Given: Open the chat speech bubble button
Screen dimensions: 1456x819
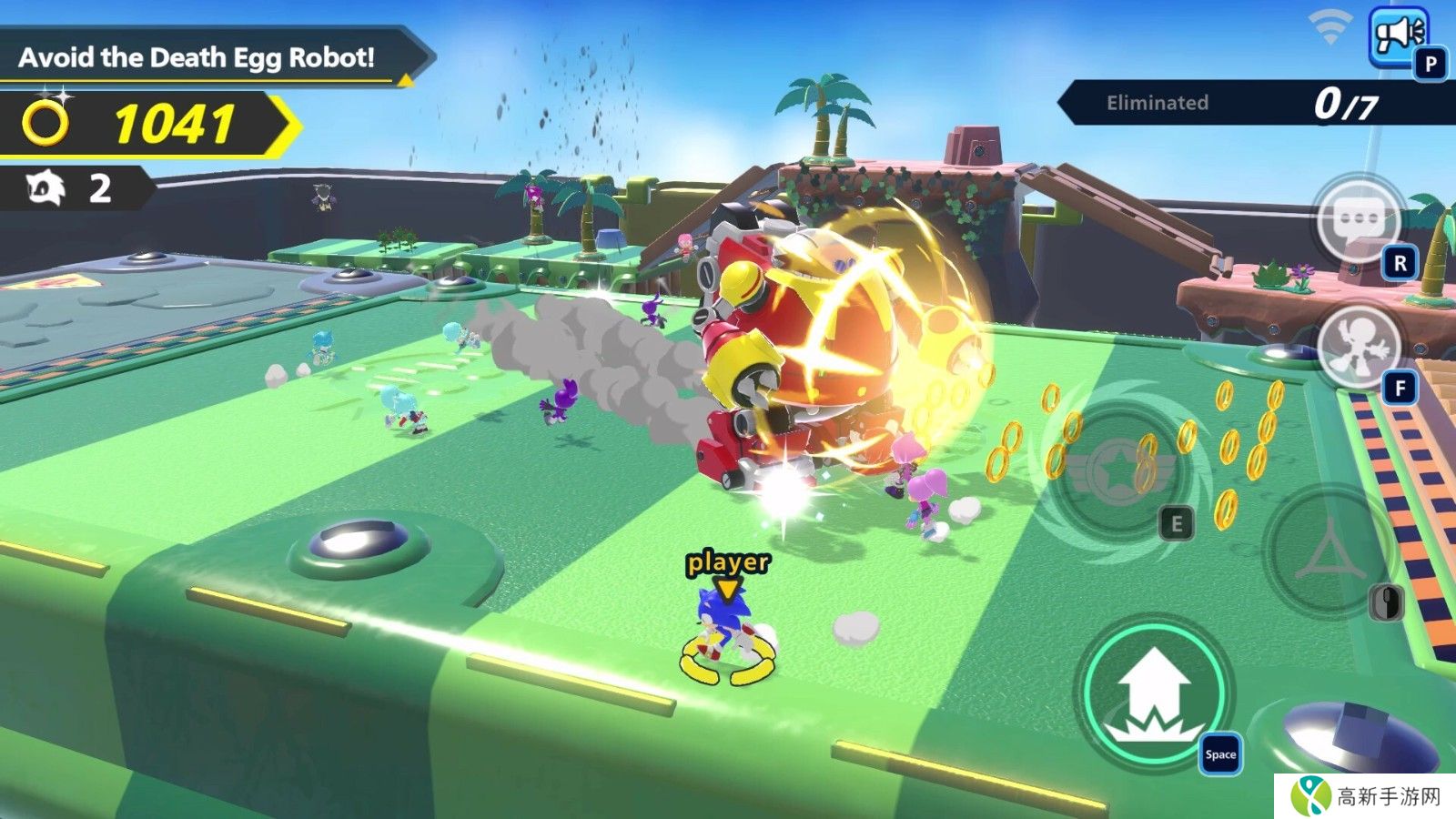Looking at the screenshot, I should coord(1358,220).
